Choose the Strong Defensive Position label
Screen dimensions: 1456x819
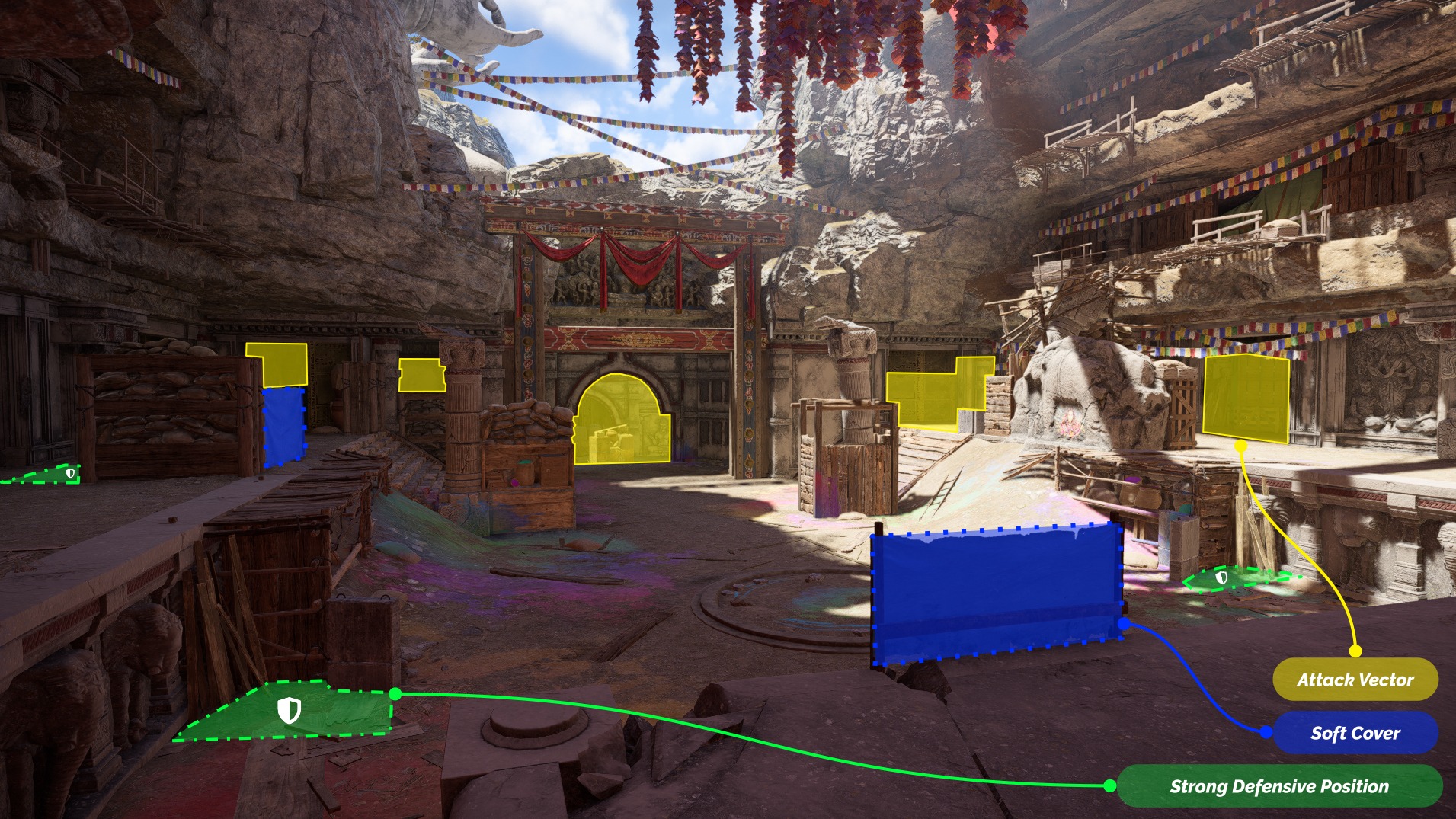pos(1278,786)
